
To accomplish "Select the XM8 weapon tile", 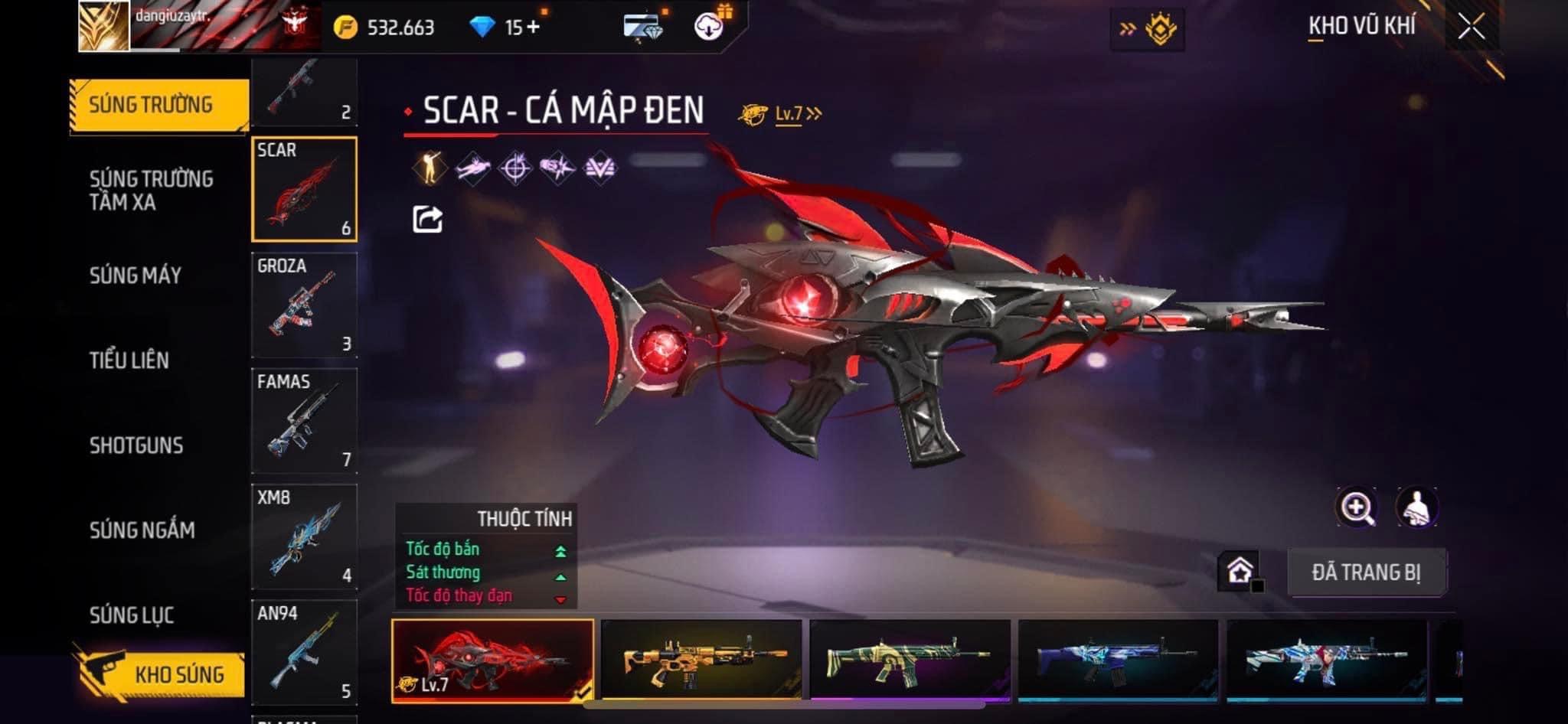I will coord(304,536).
